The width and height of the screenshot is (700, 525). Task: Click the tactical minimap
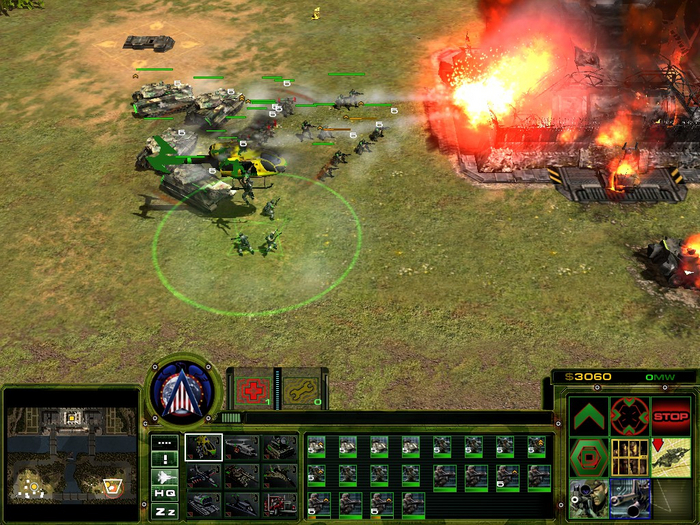click(x=70, y=454)
